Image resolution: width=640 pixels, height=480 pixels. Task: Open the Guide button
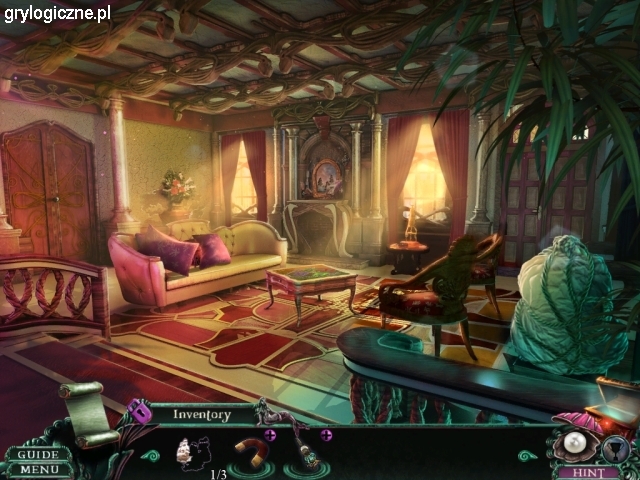[38, 454]
